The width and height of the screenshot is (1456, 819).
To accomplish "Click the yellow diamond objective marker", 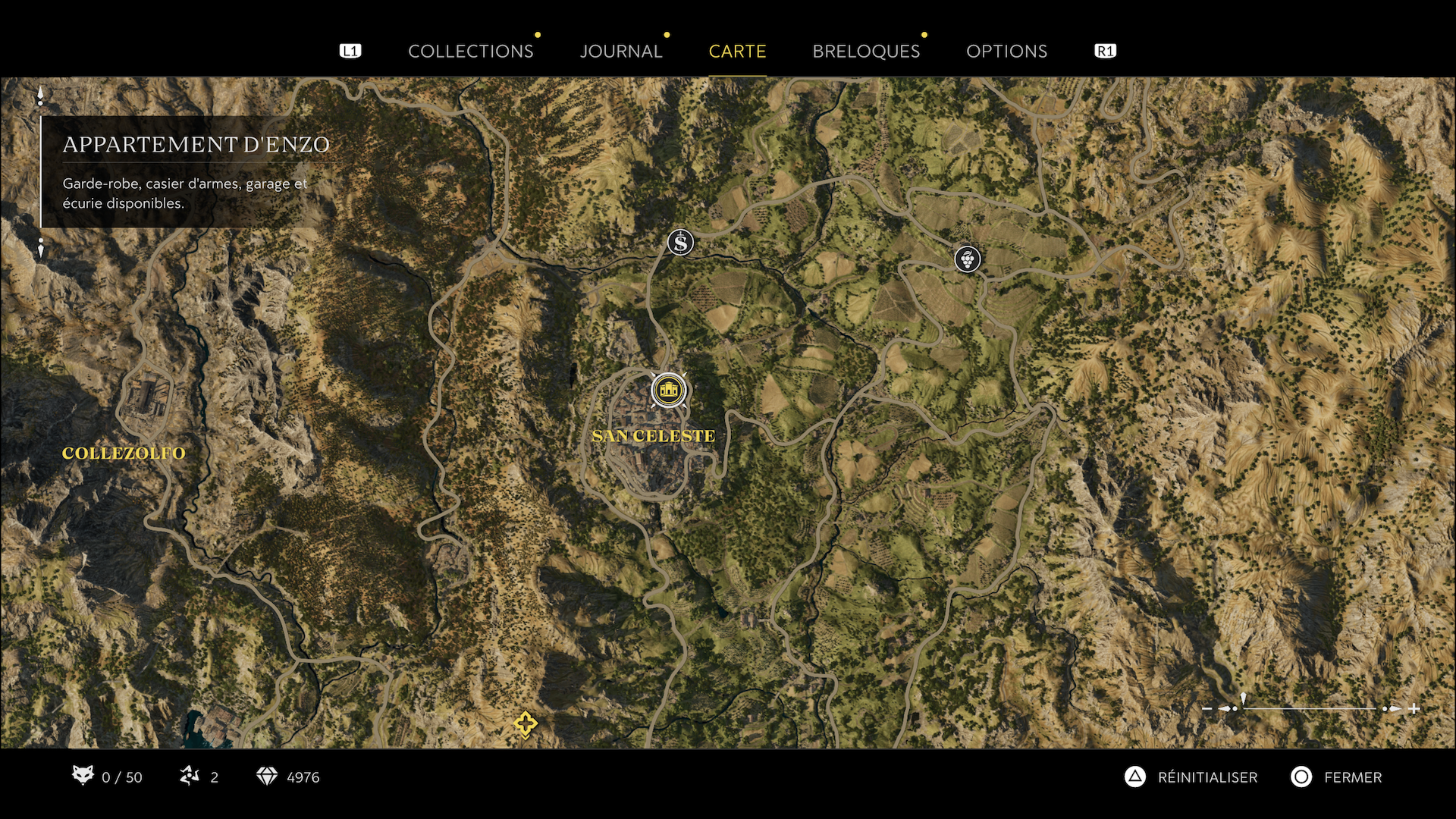I will [x=525, y=723].
